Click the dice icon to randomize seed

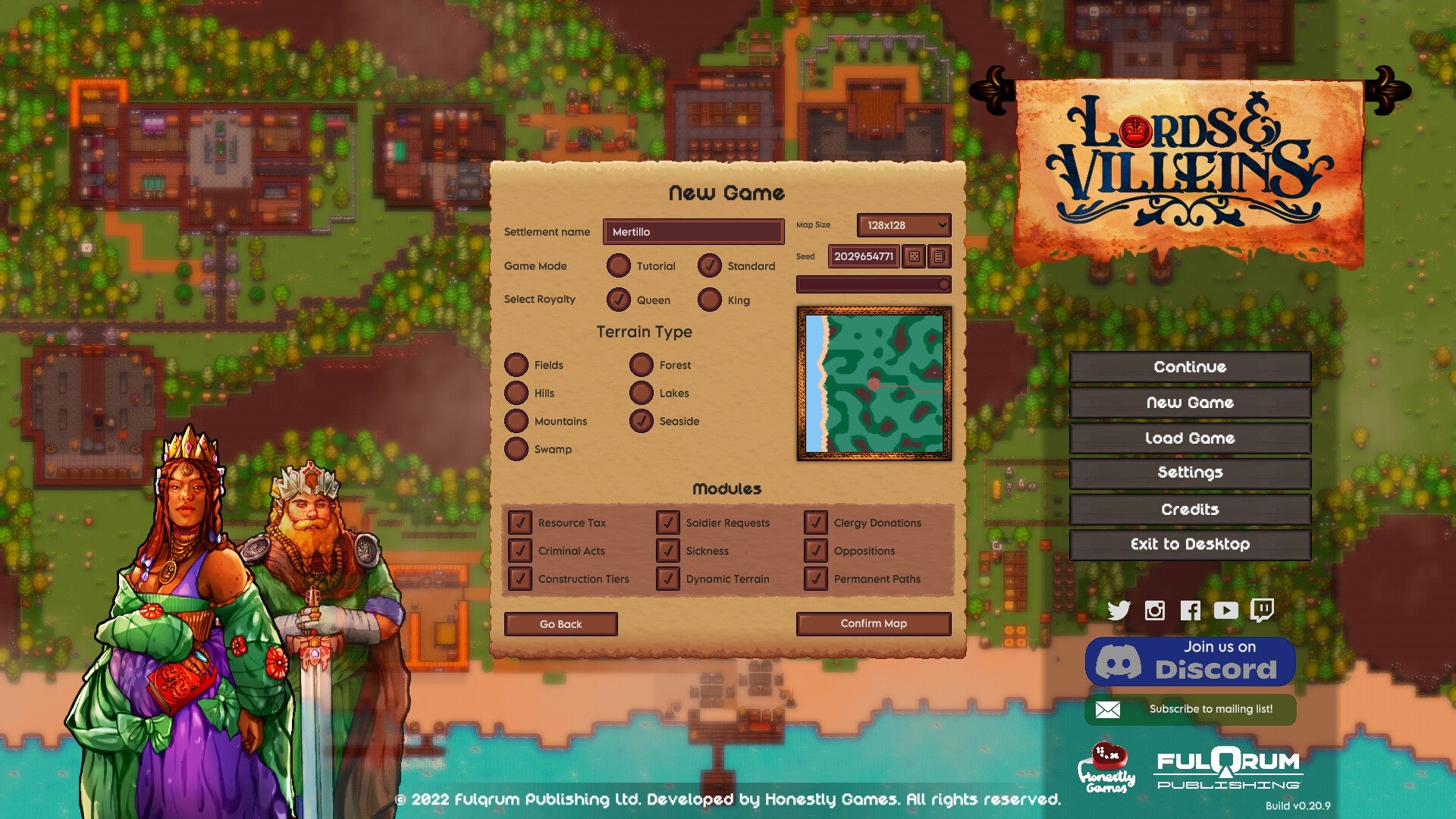pyautogui.click(x=915, y=256)
